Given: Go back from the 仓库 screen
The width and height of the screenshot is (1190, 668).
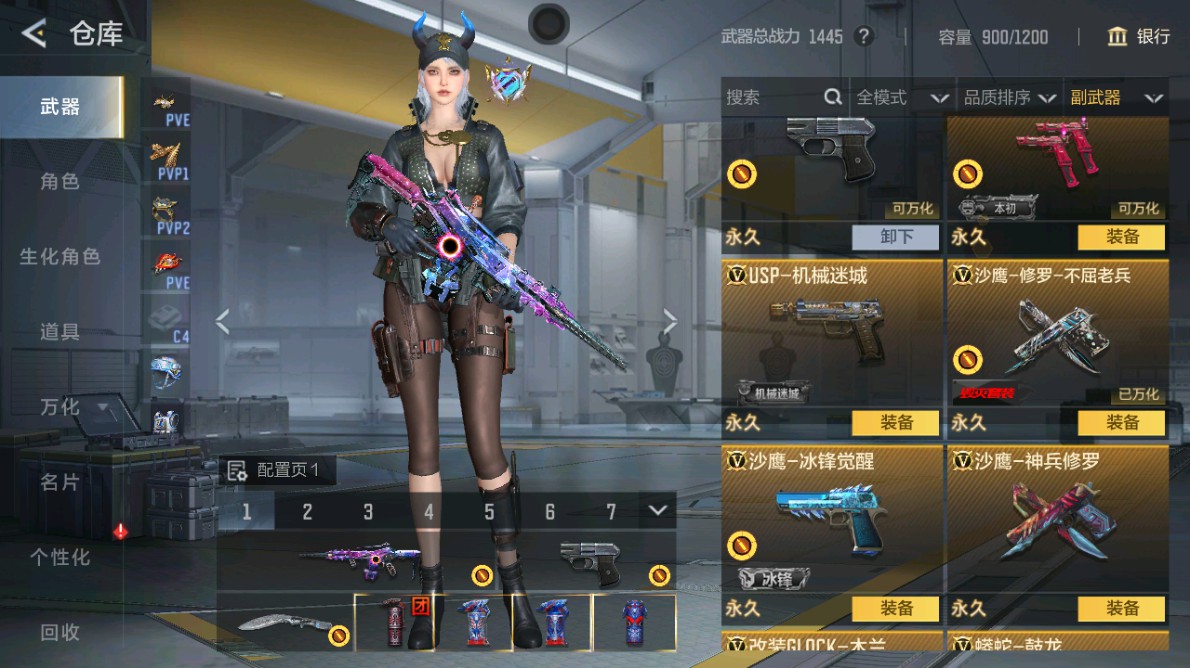Looking at the screenshot, I should 34,34.
